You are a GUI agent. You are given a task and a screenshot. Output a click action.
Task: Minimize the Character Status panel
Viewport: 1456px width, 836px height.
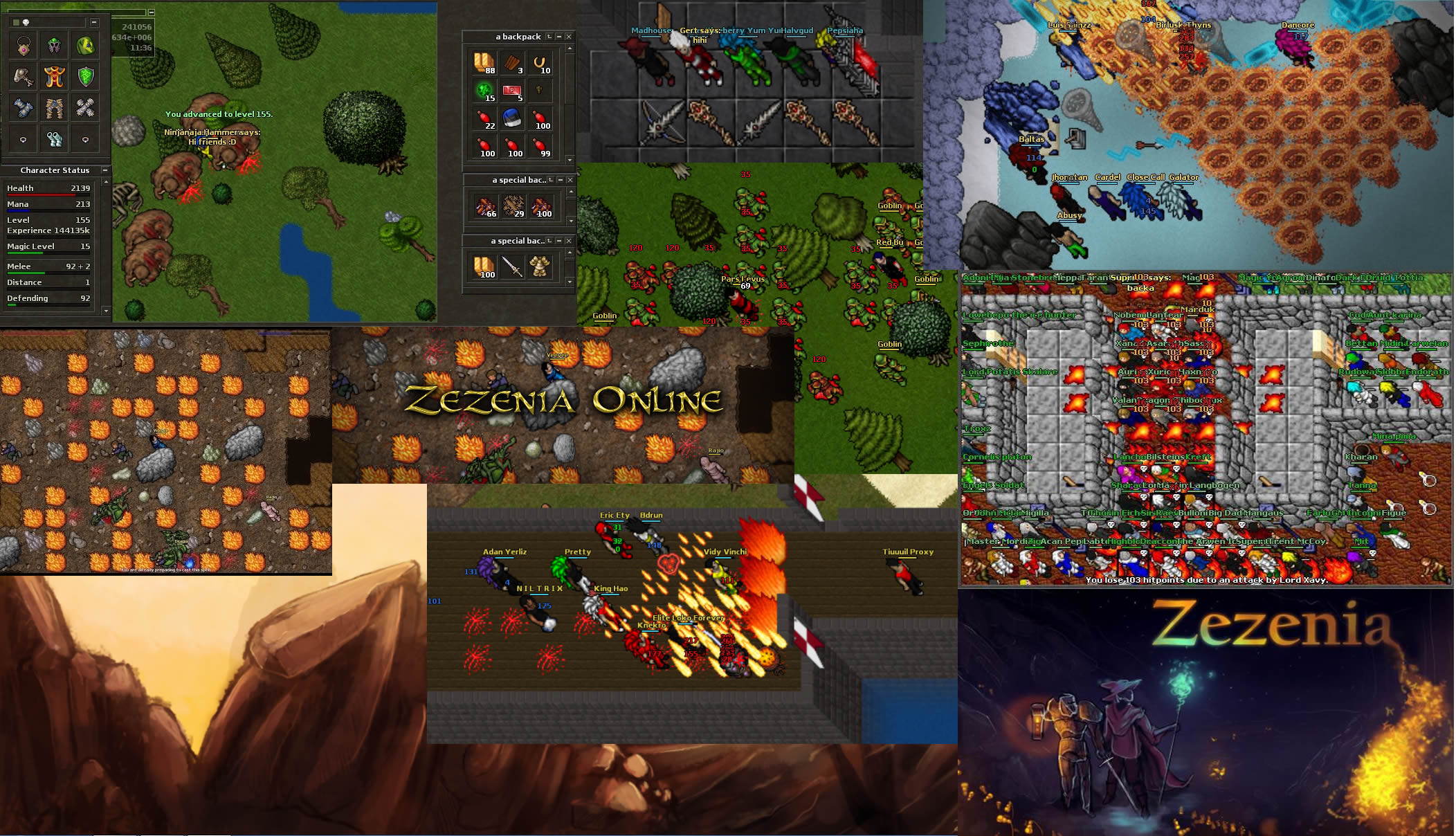[x=105, y=170]
